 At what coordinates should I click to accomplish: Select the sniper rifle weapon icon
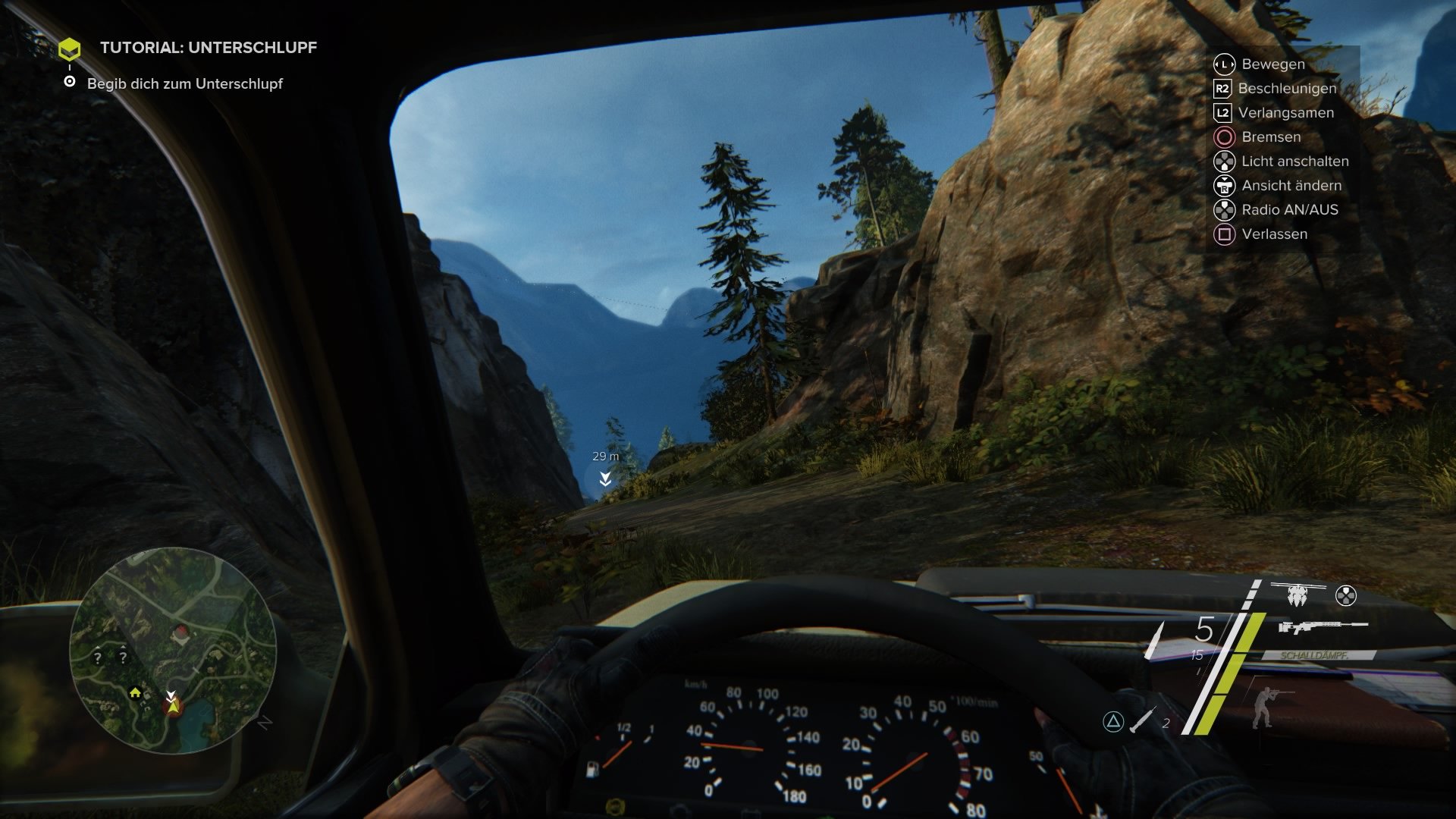coord(1322,627)
